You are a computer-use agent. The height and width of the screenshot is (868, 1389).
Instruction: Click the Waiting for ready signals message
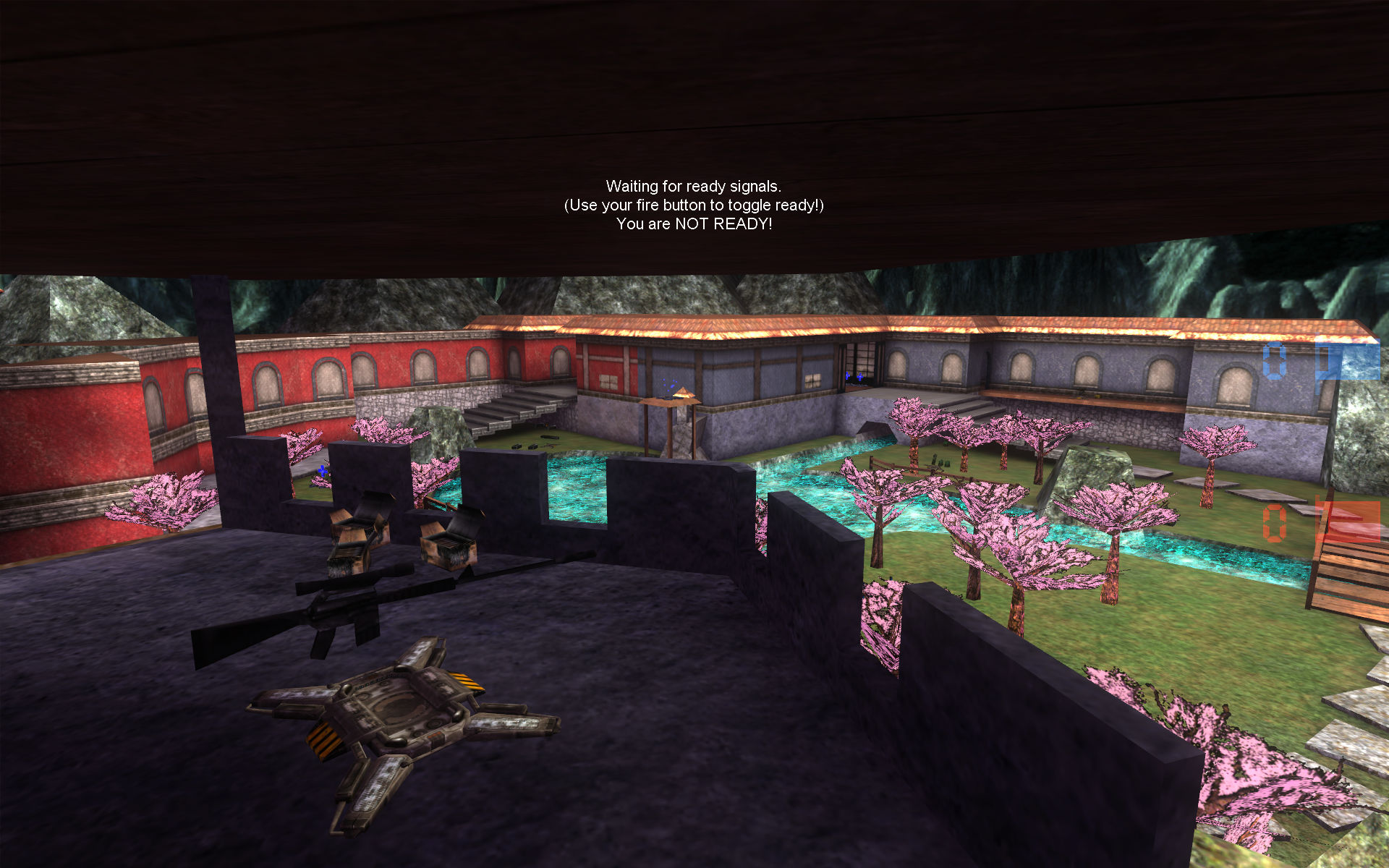[694, 187]
